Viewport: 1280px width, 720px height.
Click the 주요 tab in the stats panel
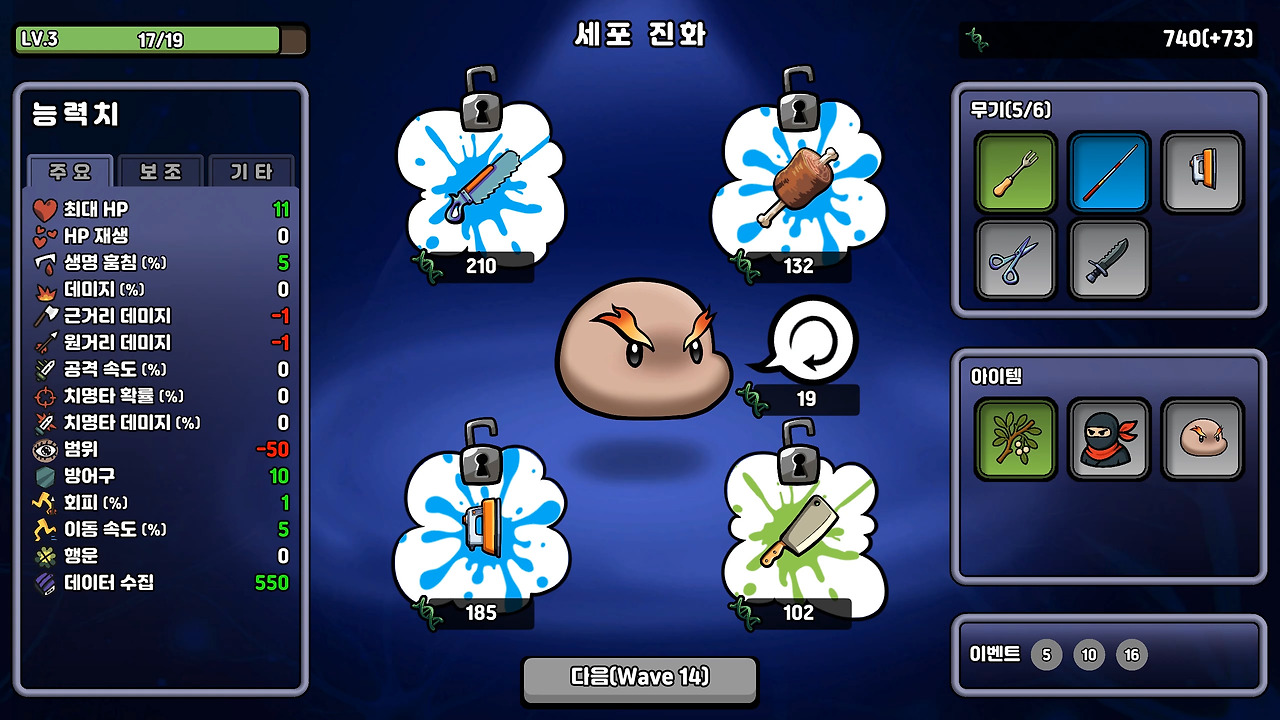pos(72,172)
